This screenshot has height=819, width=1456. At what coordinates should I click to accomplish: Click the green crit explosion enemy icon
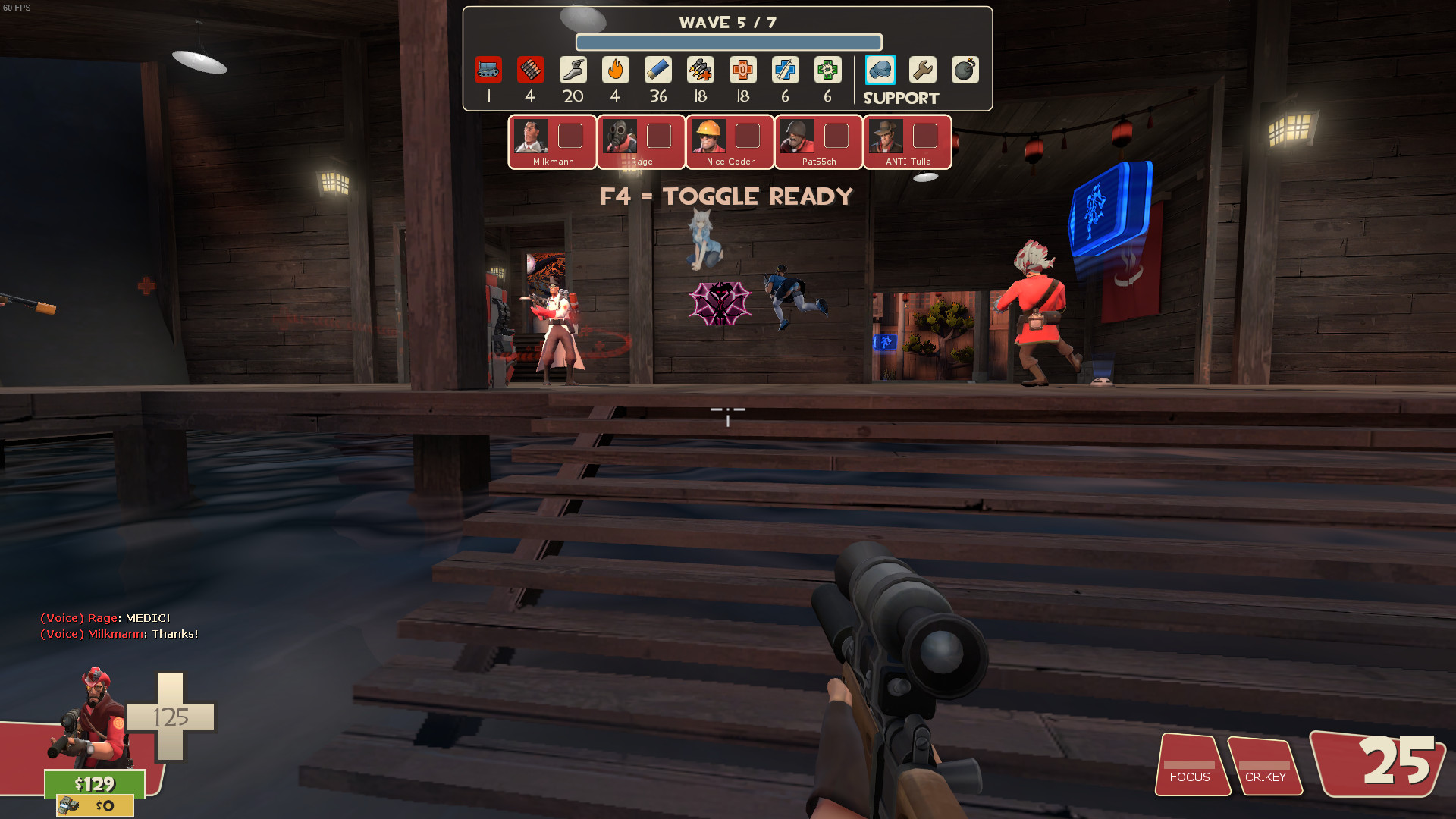tap(827, 71)
